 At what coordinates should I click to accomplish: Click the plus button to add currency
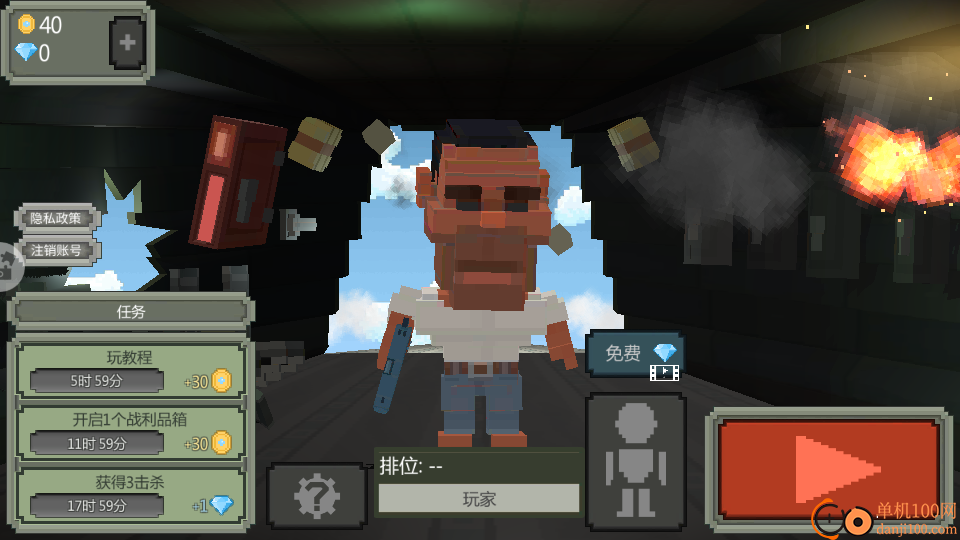(127, 43)
